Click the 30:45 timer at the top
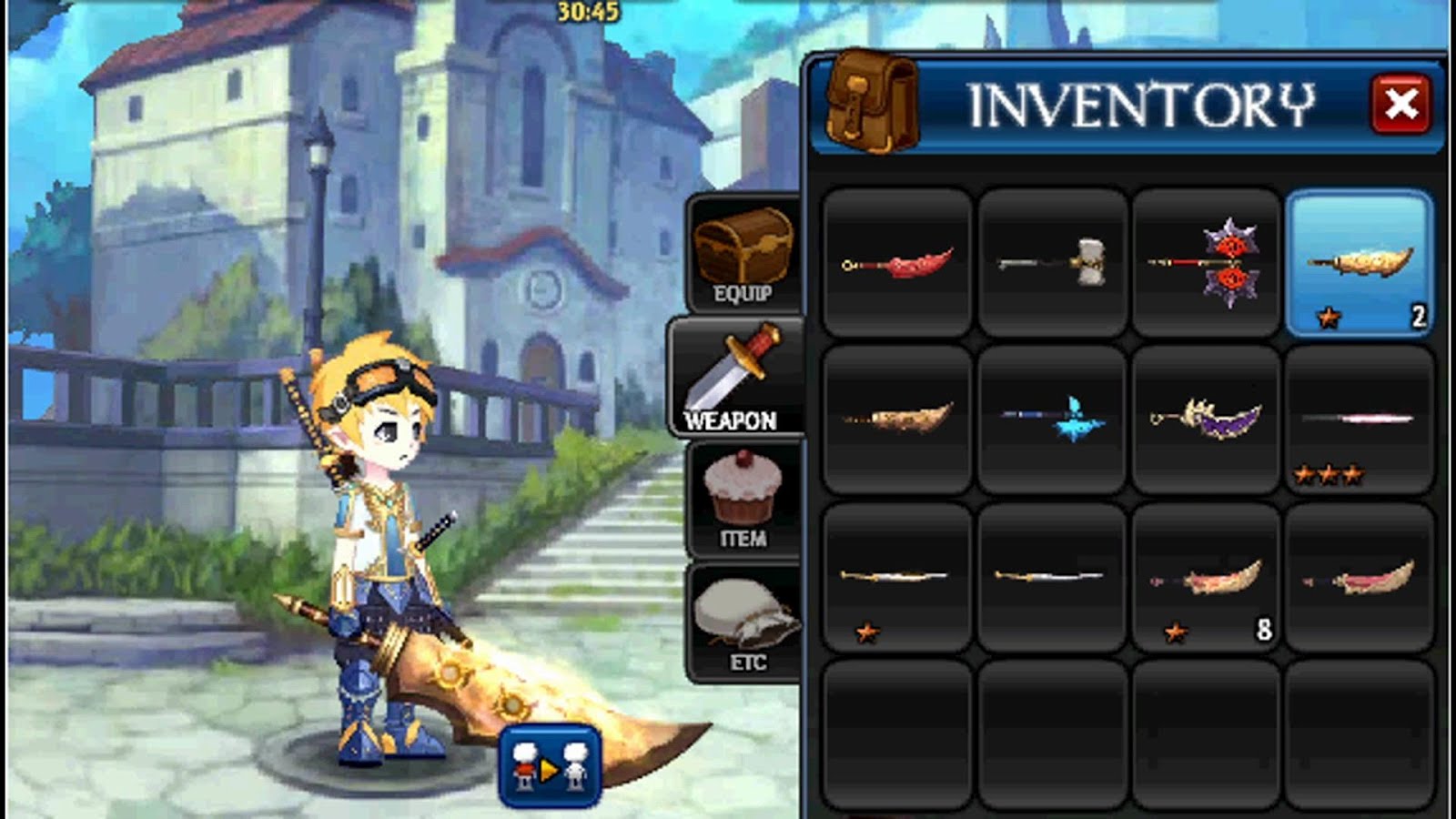1456x819 pixels. 587,11
